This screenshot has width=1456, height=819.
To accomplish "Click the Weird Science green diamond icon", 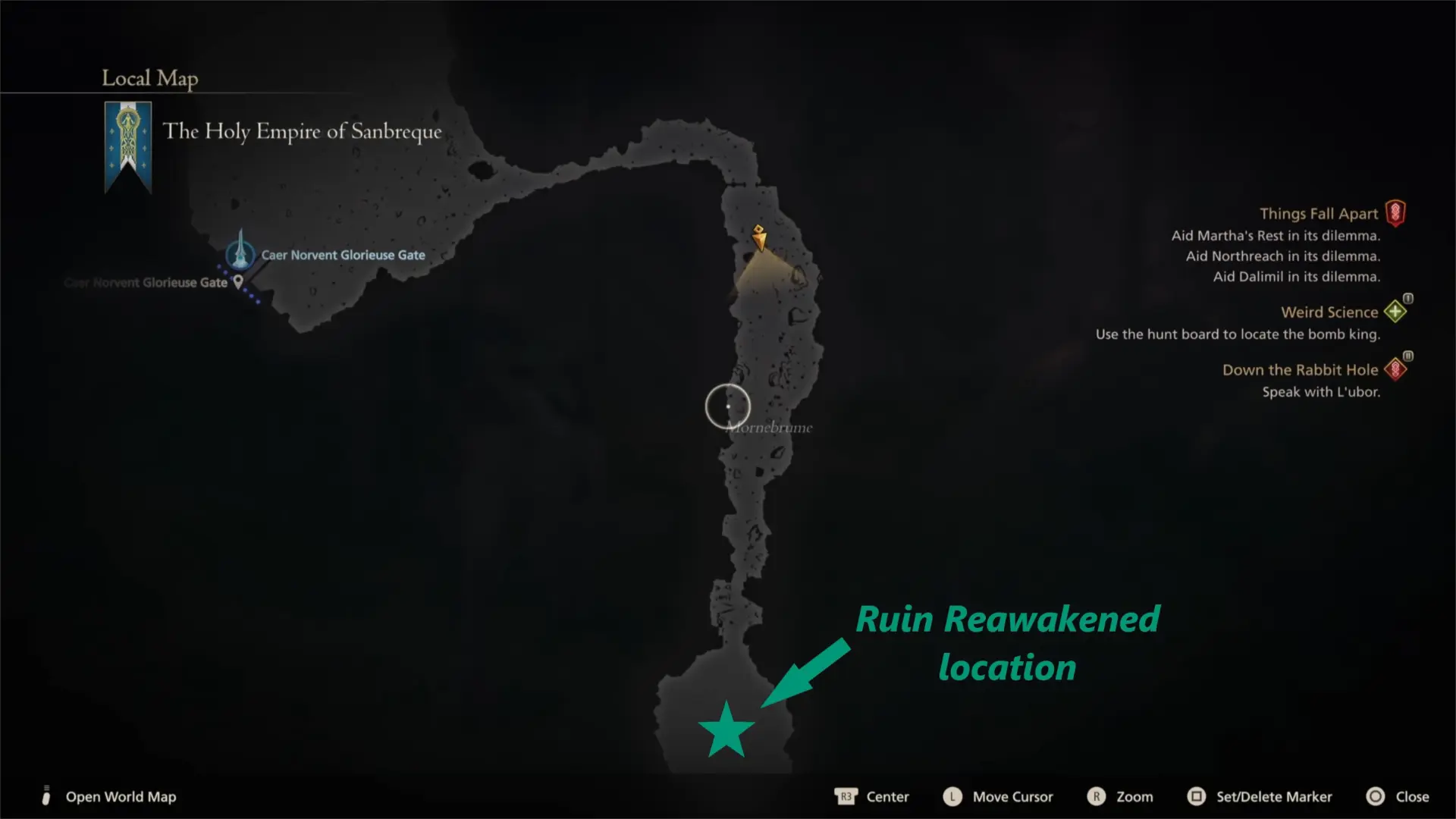I will tap(1396, 310).
